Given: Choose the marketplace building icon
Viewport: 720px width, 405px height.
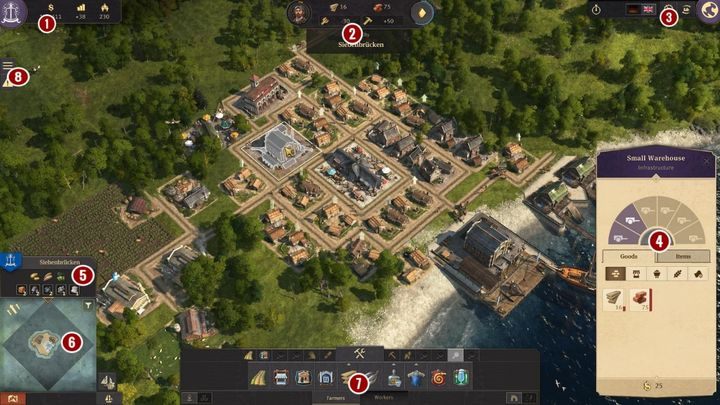Looking at the screenshot, I should click(281, 377).
